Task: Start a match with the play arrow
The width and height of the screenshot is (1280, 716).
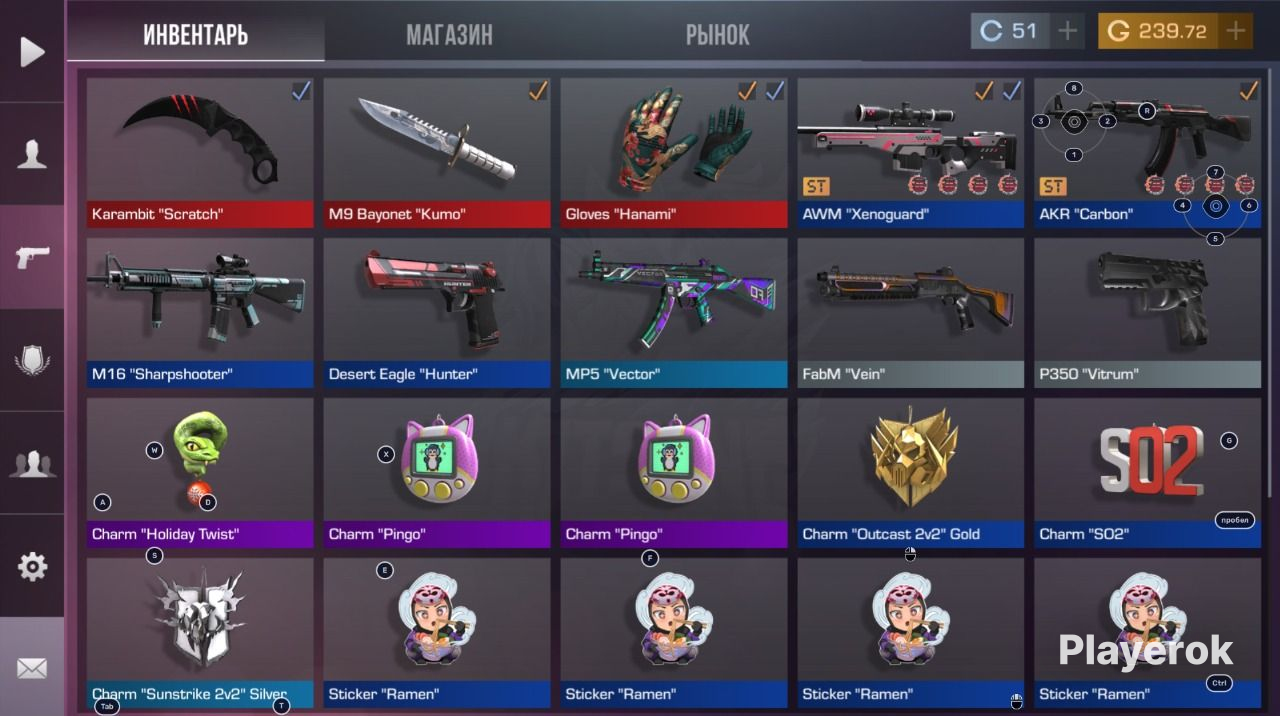Action: click(32, 51)
